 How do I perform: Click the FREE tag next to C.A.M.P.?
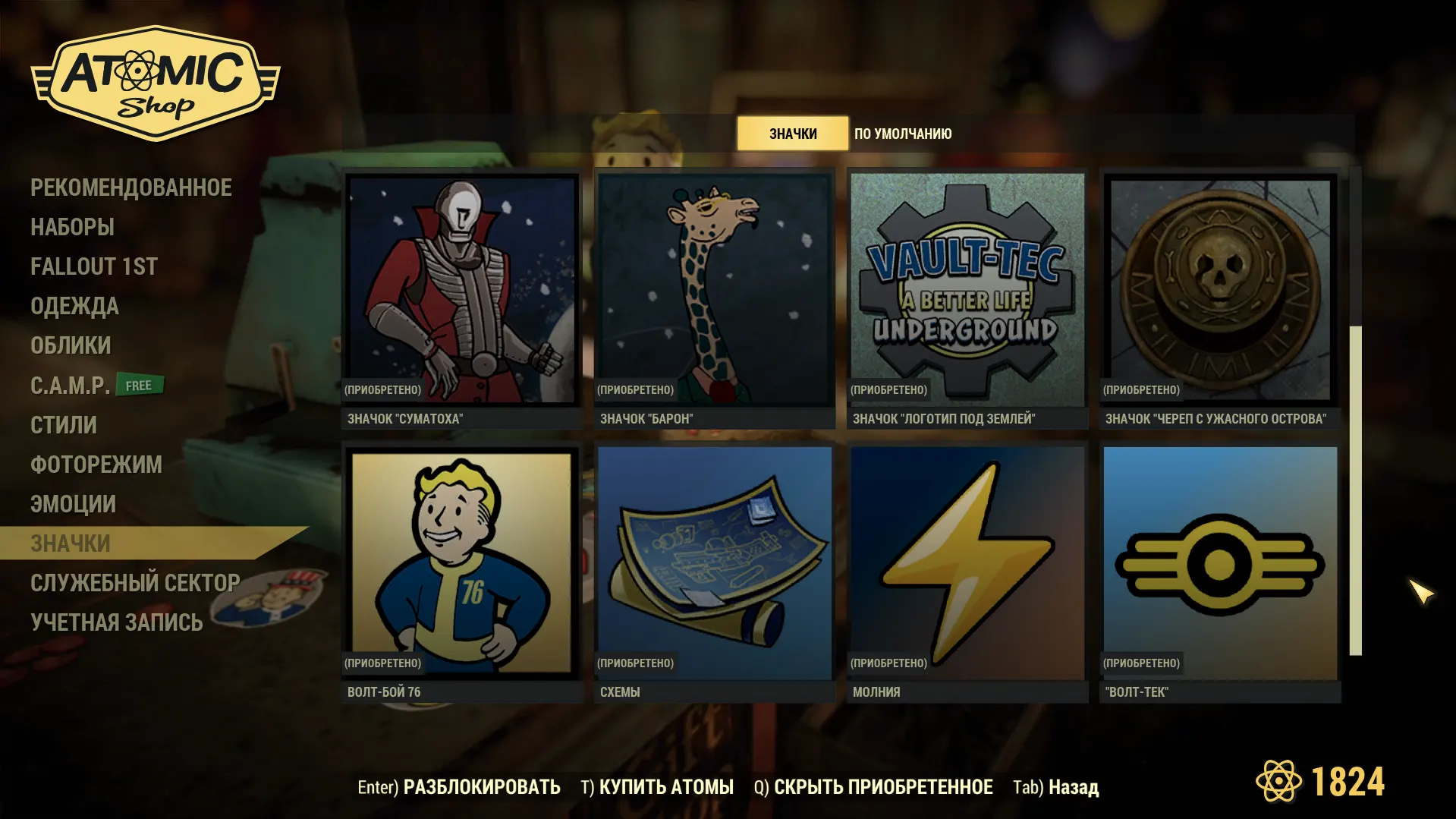click(x=140, y=384)
